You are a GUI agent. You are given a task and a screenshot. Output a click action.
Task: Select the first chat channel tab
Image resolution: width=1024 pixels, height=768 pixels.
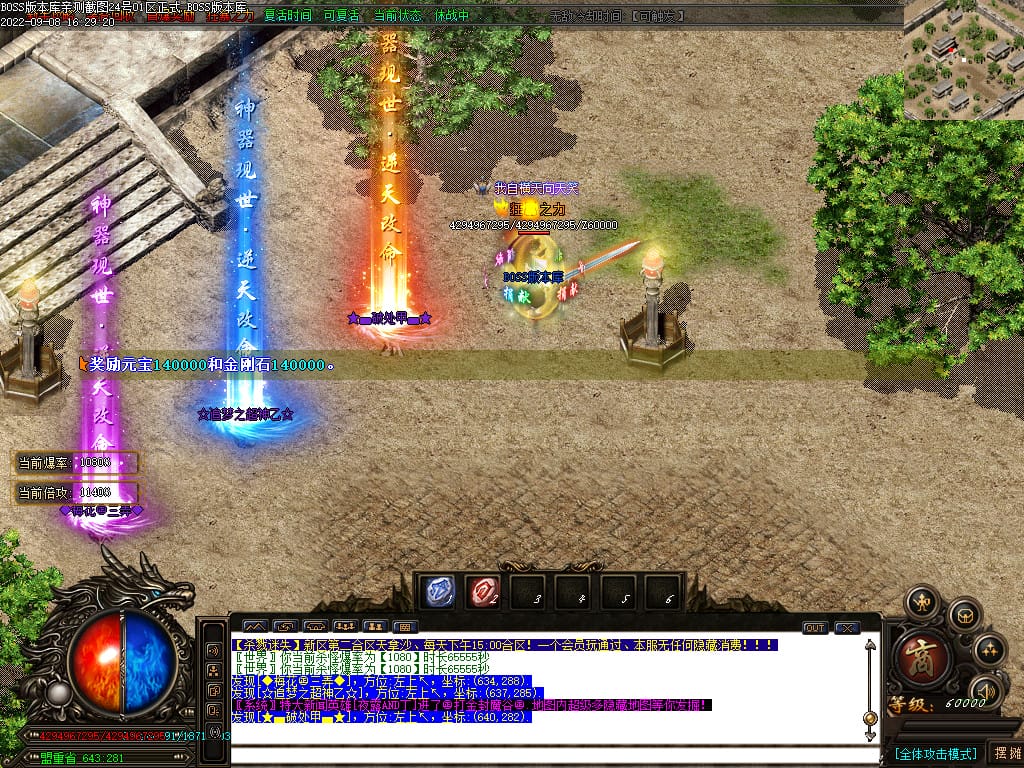pos(255,627)
